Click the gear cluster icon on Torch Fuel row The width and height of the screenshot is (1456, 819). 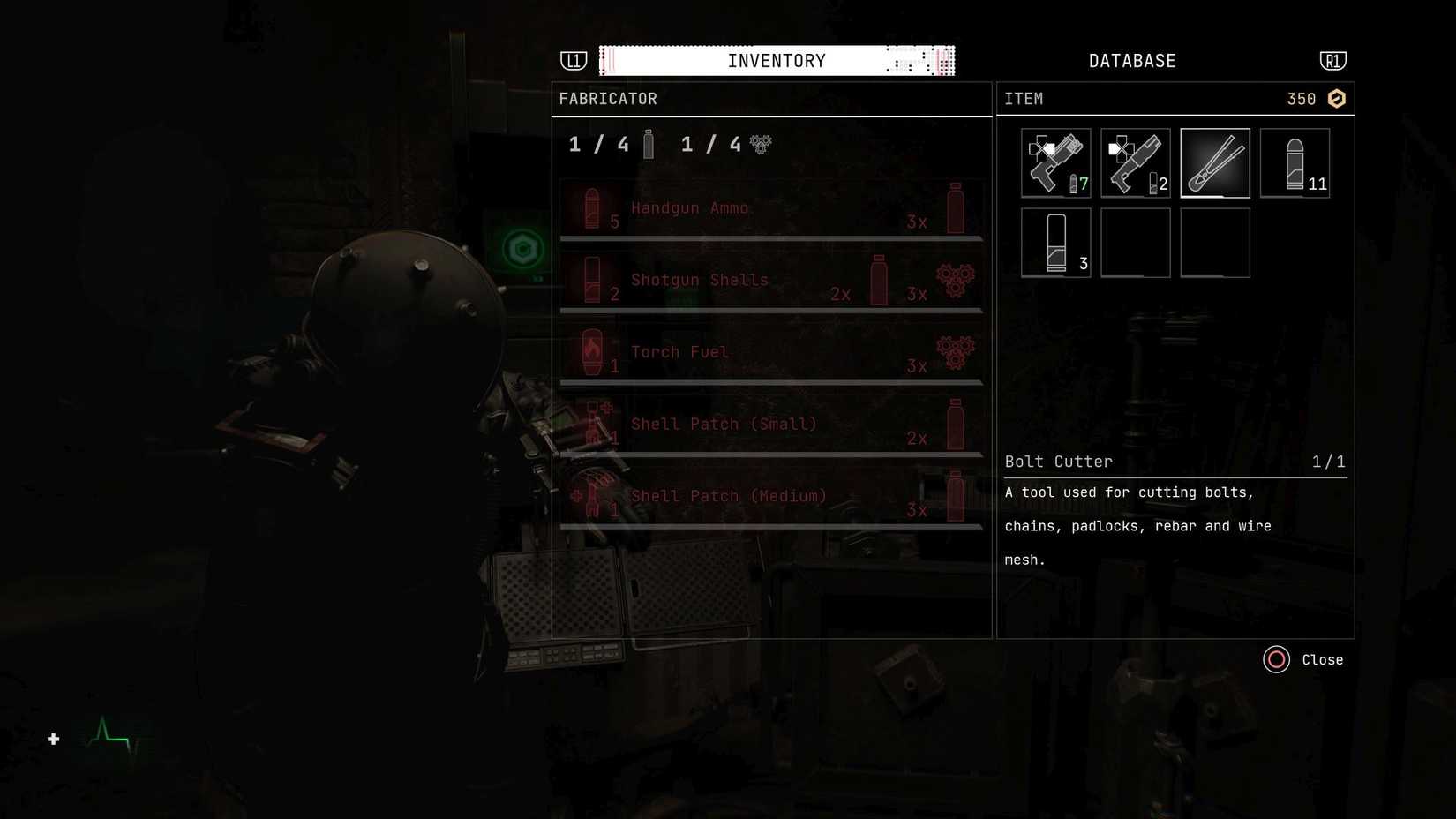click(956, 351)
